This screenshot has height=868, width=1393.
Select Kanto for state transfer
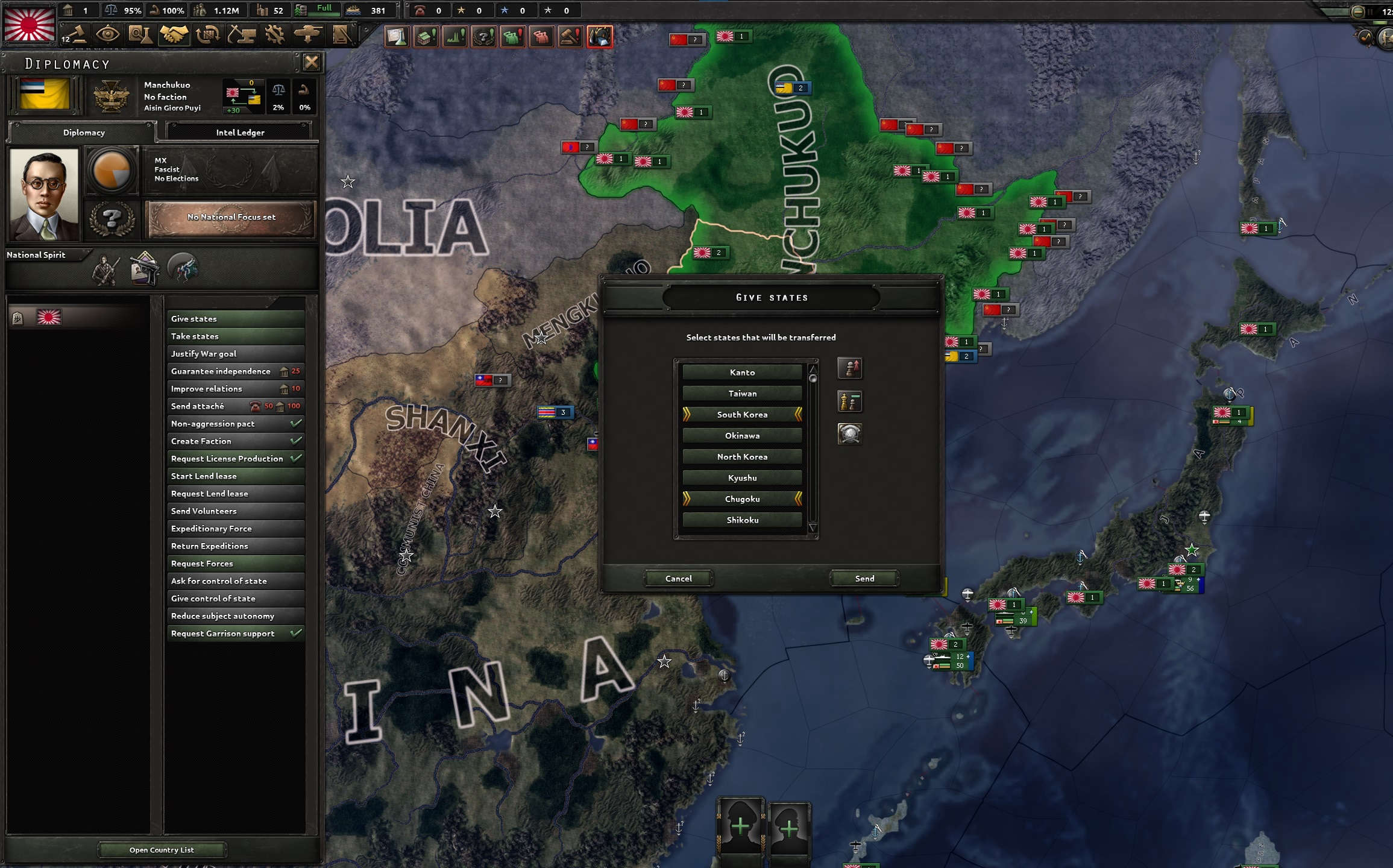pos(742,372)
